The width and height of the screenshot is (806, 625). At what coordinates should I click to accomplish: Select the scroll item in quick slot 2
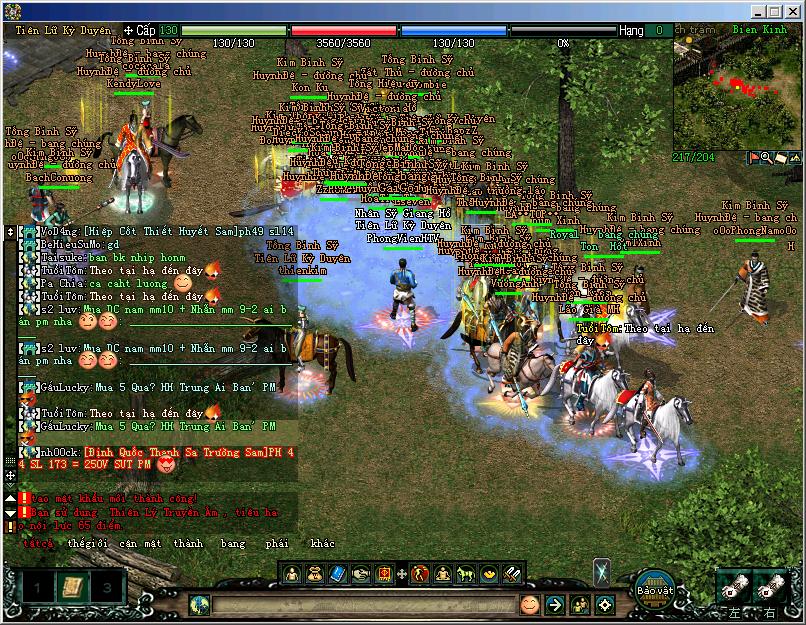(70, 587)
